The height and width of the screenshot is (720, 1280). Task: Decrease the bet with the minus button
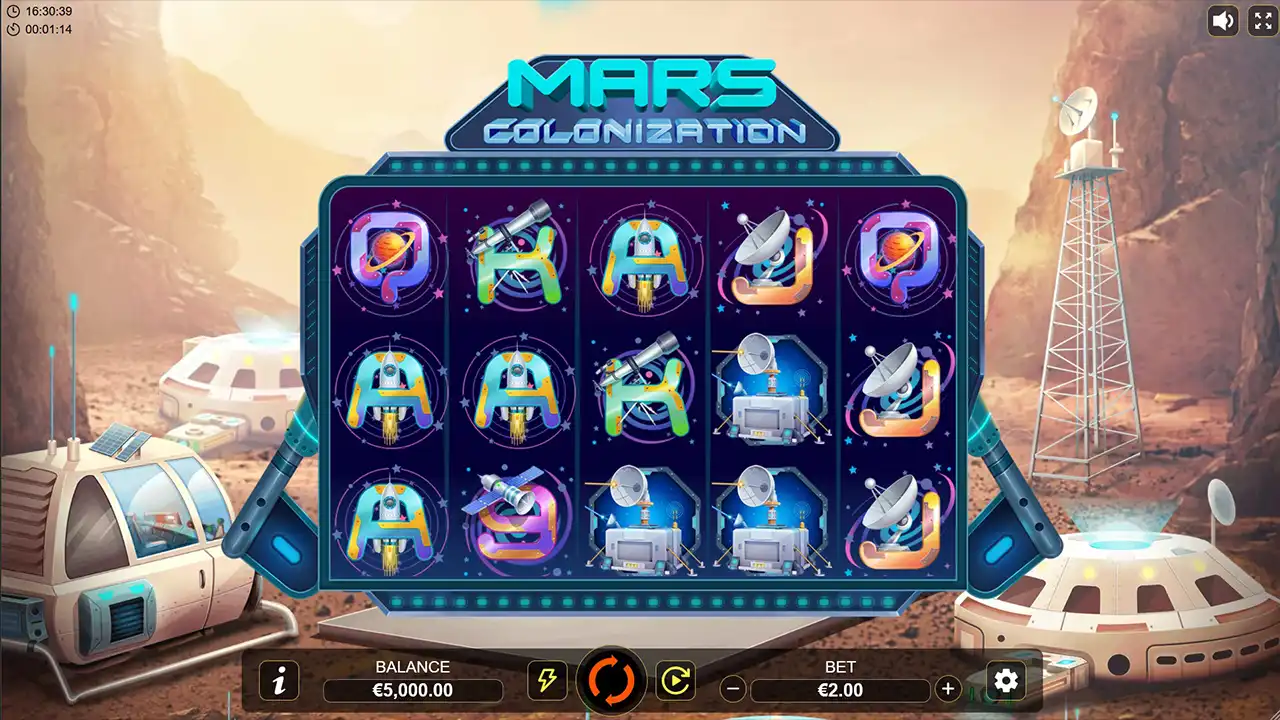click(x=733, y=689)
